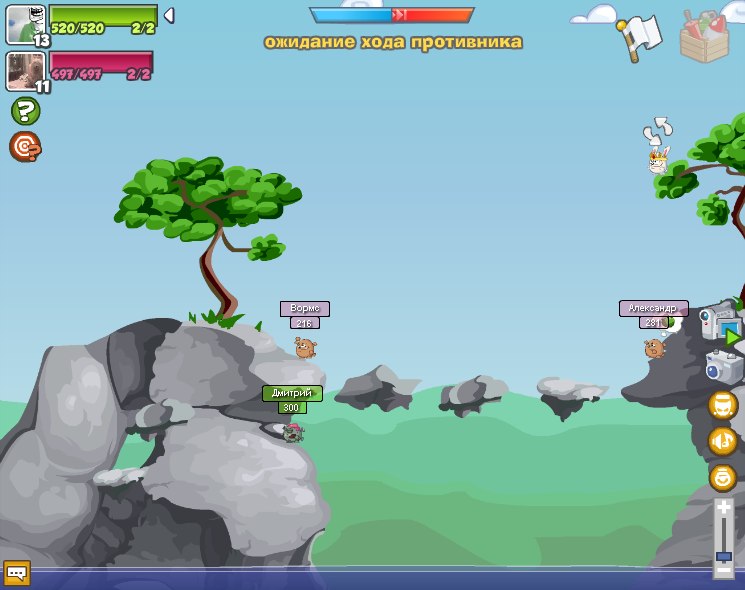
Task: Open the weapons crate
Action: [x=704, y=35]
